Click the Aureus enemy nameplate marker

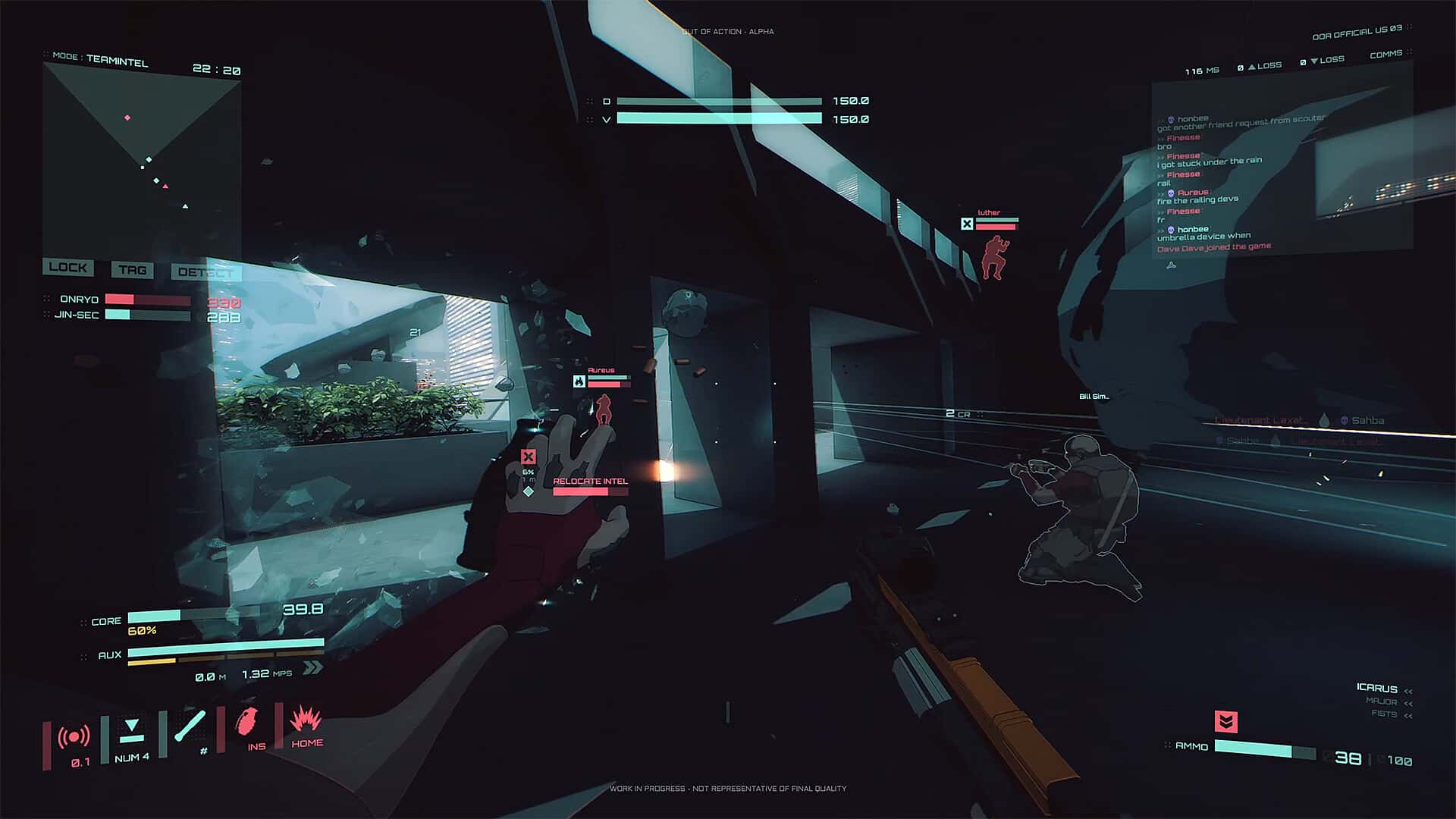pos(601,377)
